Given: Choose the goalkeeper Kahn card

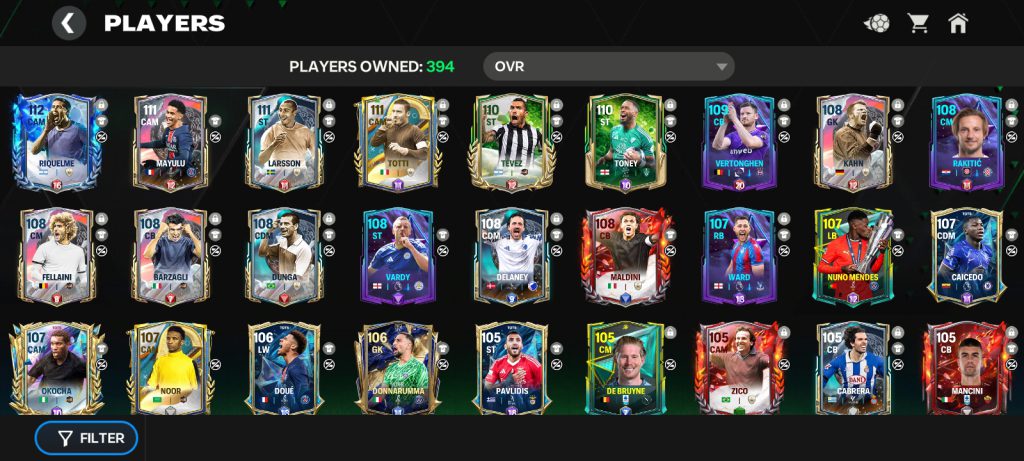Looking at the screenshot, I should click(852, 142).
